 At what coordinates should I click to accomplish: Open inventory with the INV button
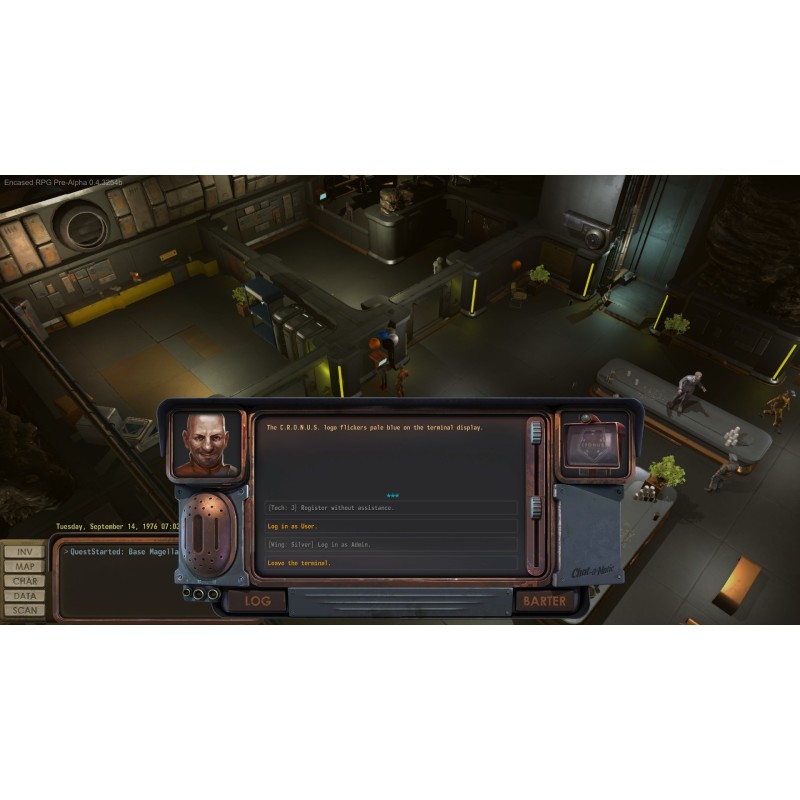tap(25, 552)
